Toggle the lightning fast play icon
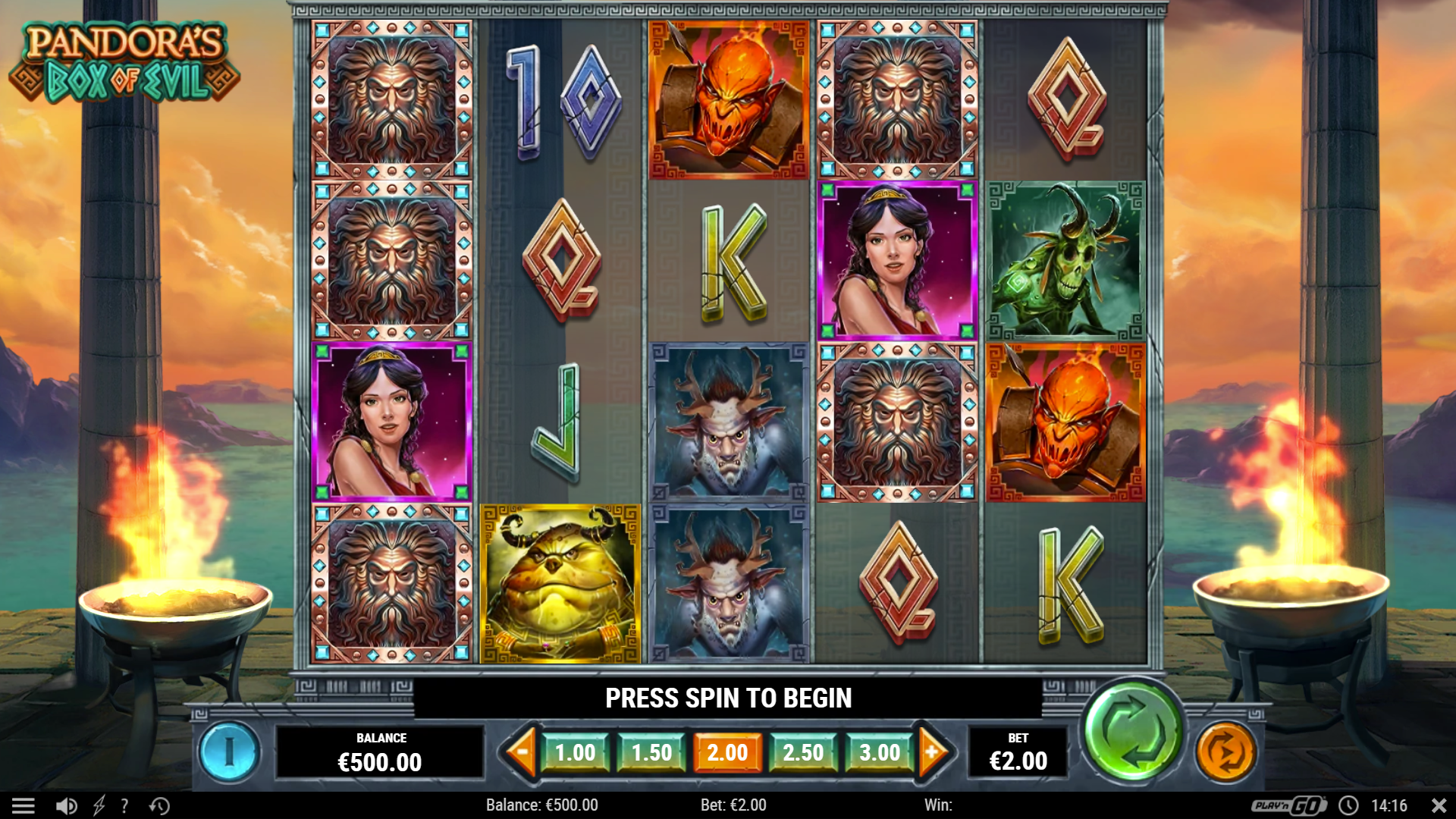 99,805
